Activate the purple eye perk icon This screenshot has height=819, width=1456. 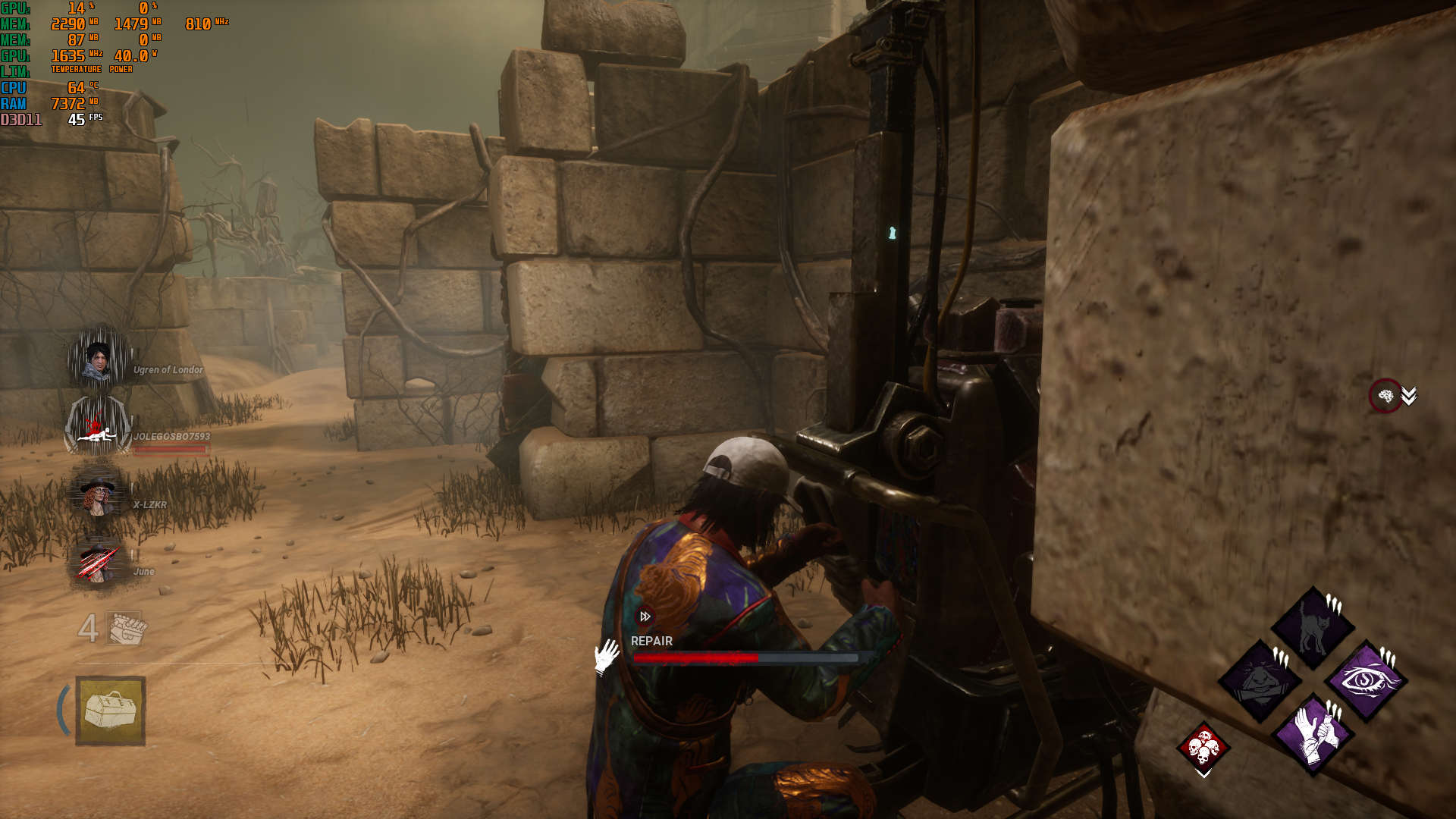1366,680
